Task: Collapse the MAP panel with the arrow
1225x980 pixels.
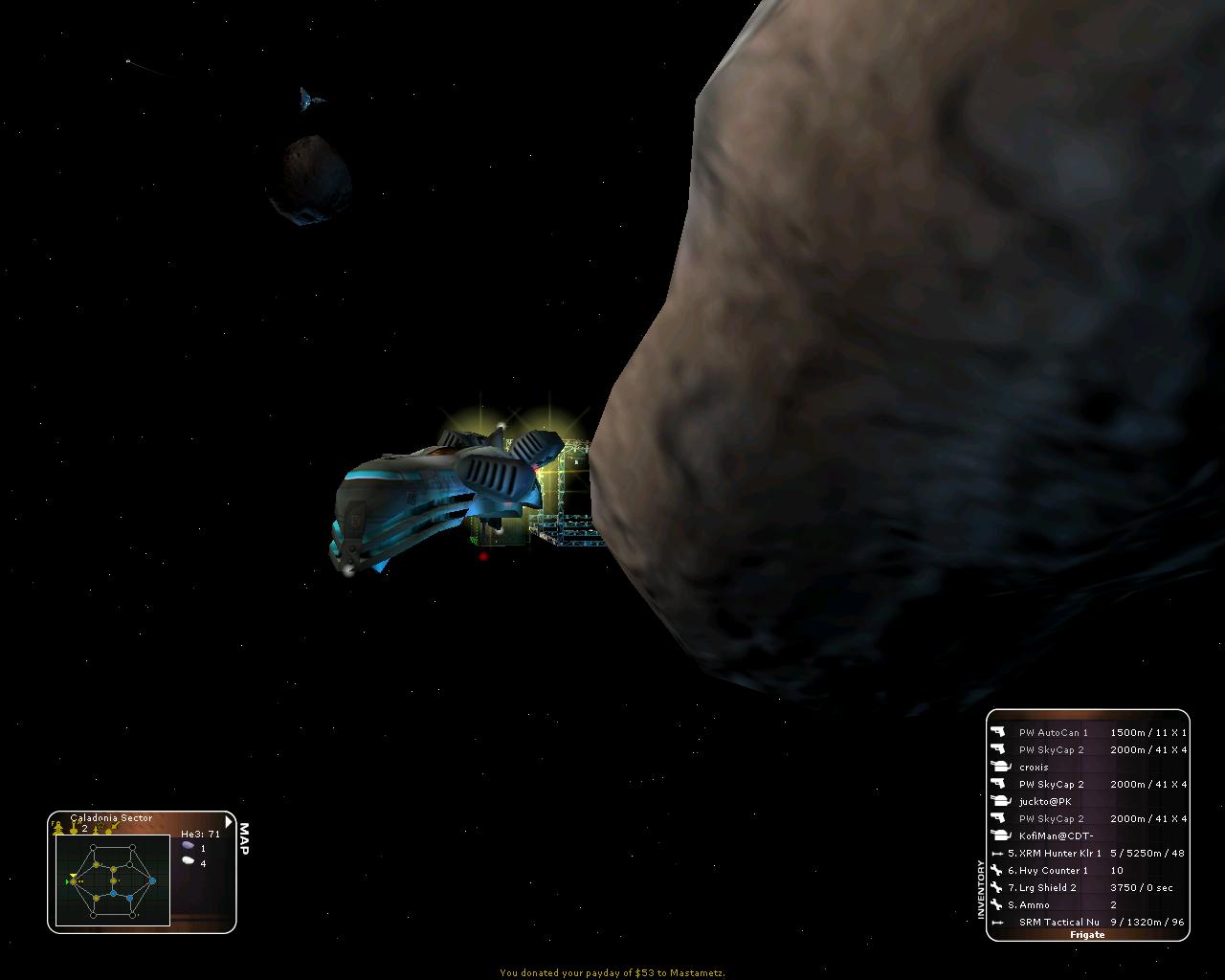Action: pos(228,821)
